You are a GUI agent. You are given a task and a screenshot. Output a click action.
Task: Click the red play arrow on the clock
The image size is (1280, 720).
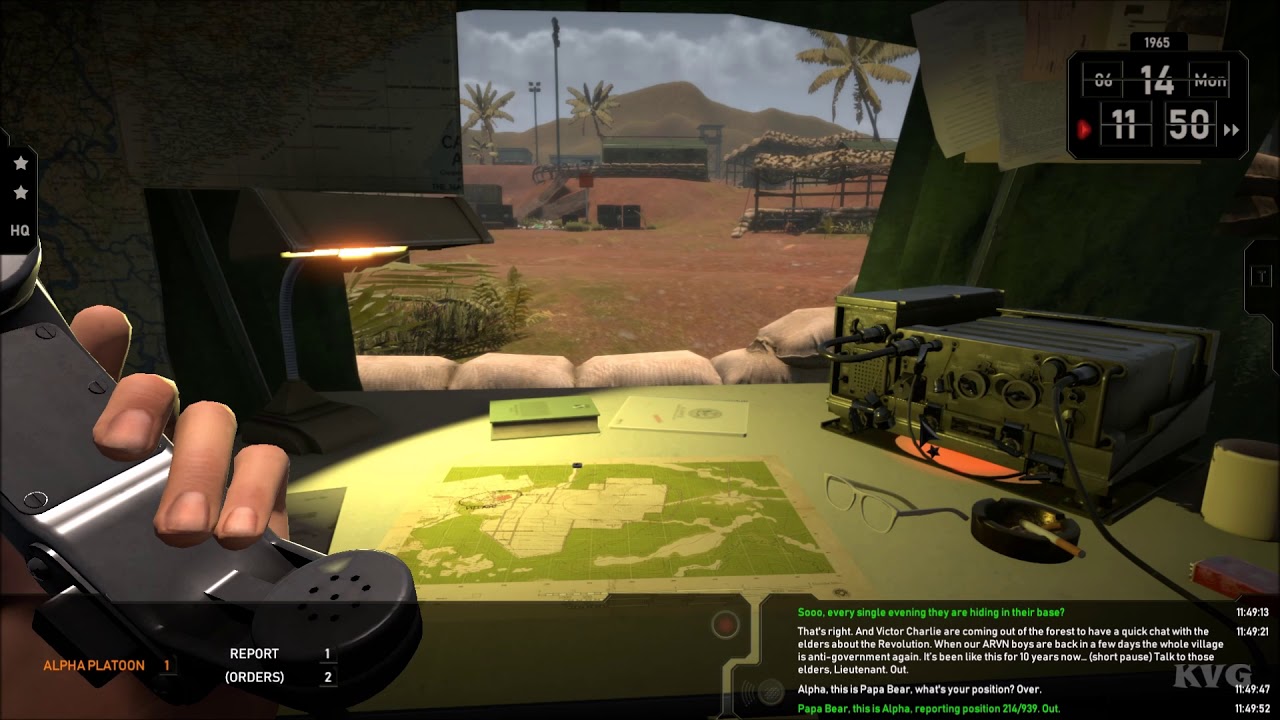(x=1084, y=129)
